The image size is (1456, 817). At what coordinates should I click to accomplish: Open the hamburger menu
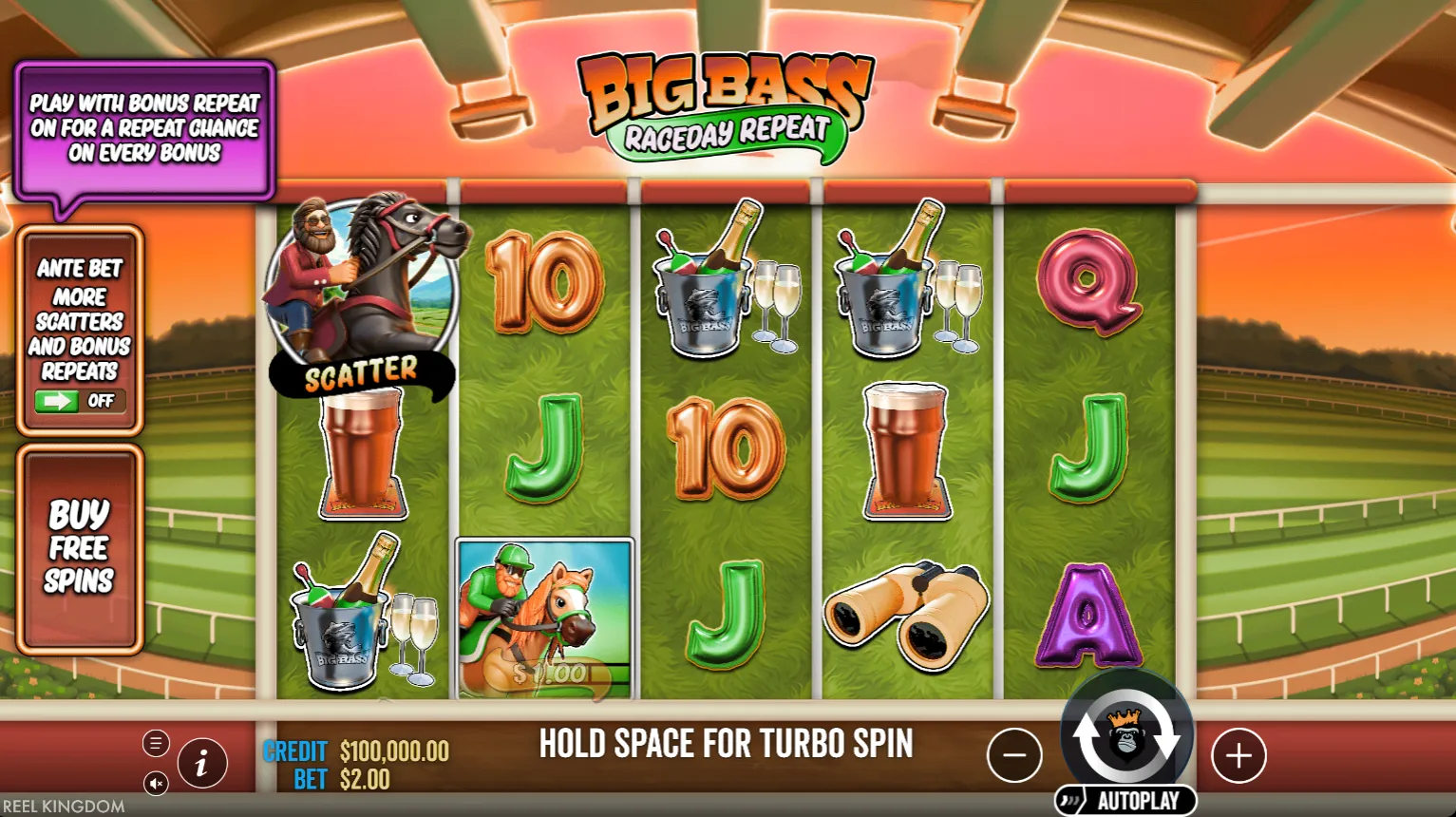157,743
